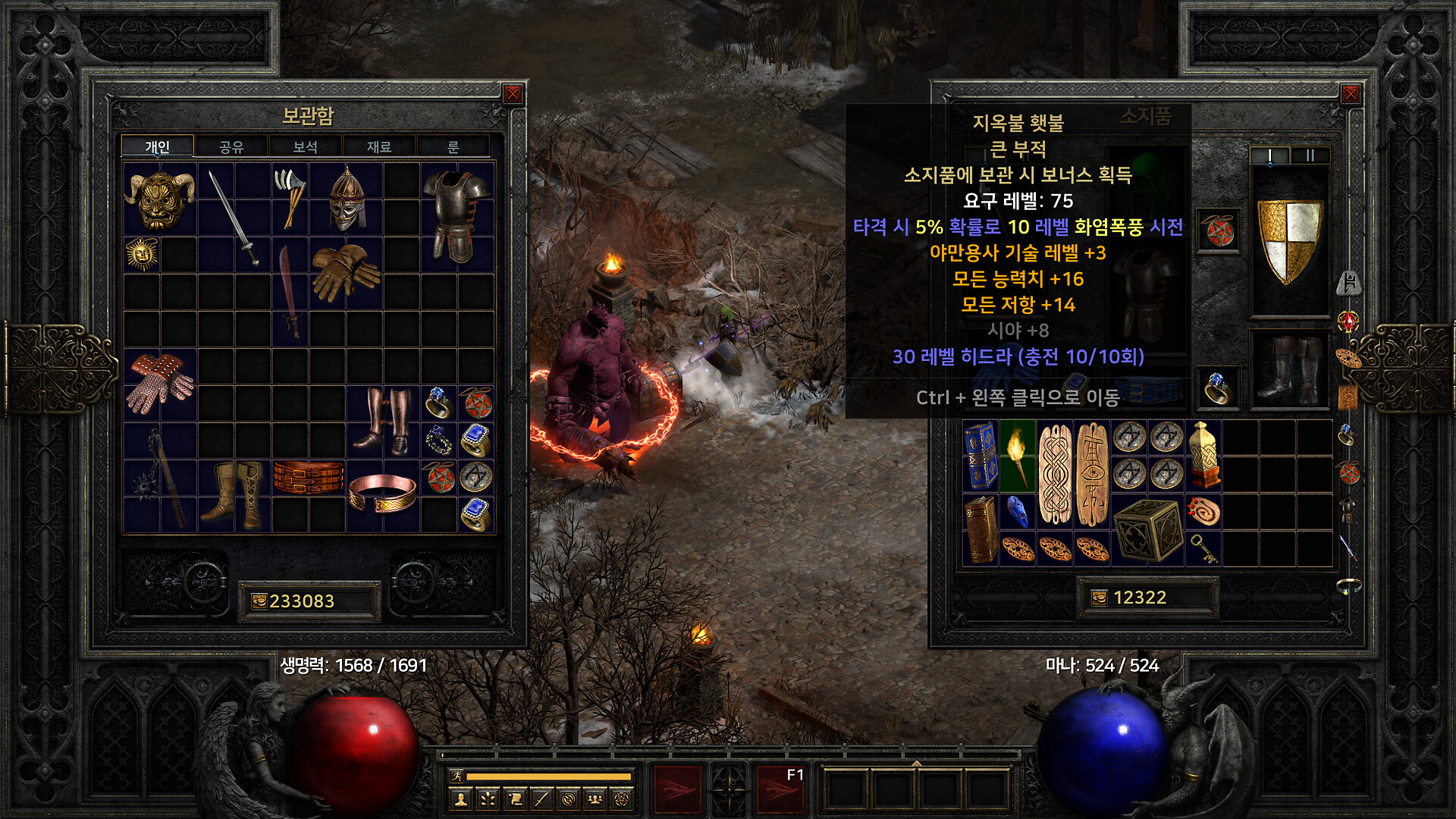Viewport: 1456px width, 819px height.
Task: Show the 재료 stash tab
Action: click(x=379, y=146)
